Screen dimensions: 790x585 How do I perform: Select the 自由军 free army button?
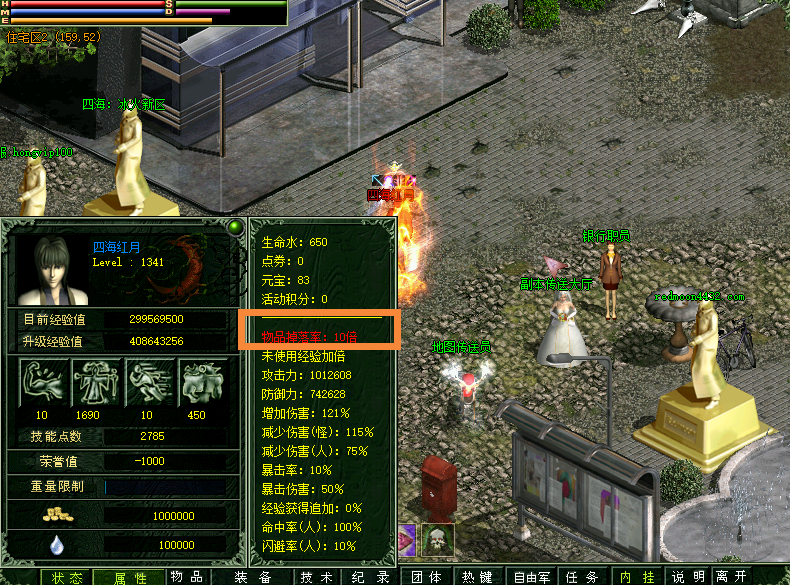pyautogui.click(x=532, y=577)
